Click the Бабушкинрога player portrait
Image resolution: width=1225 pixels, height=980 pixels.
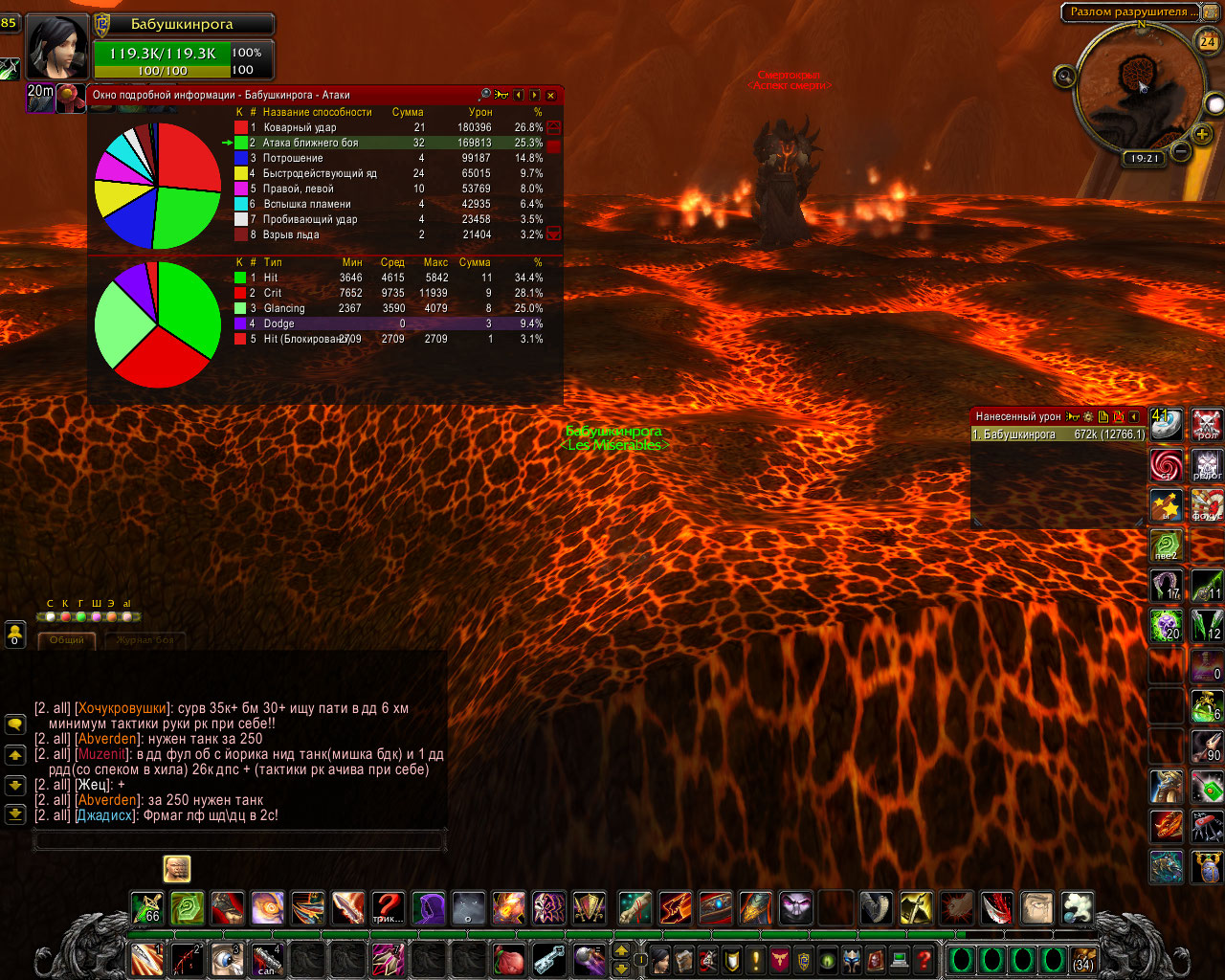(58, 48)
